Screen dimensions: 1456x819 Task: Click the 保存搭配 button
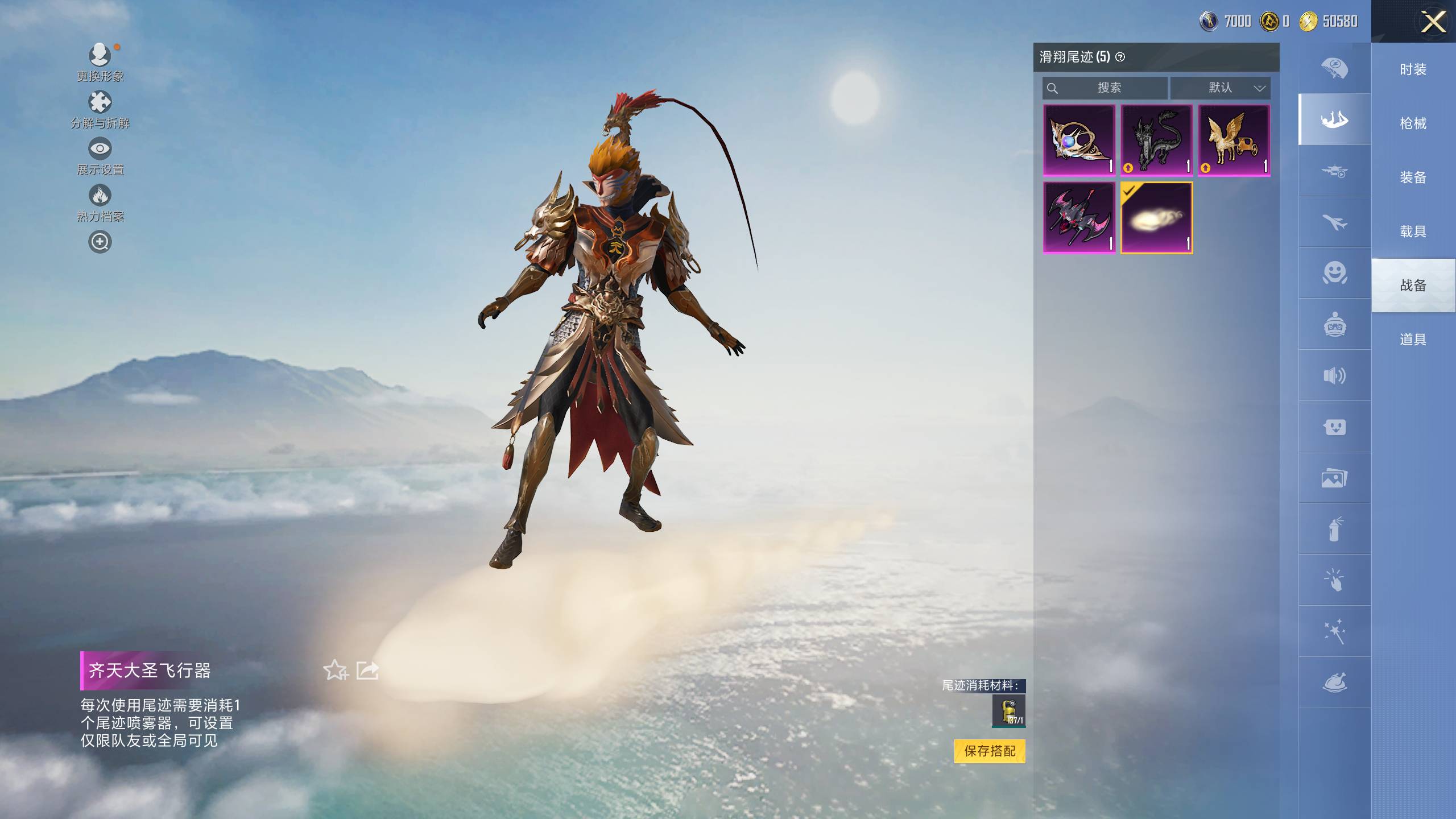click(990, 751)
